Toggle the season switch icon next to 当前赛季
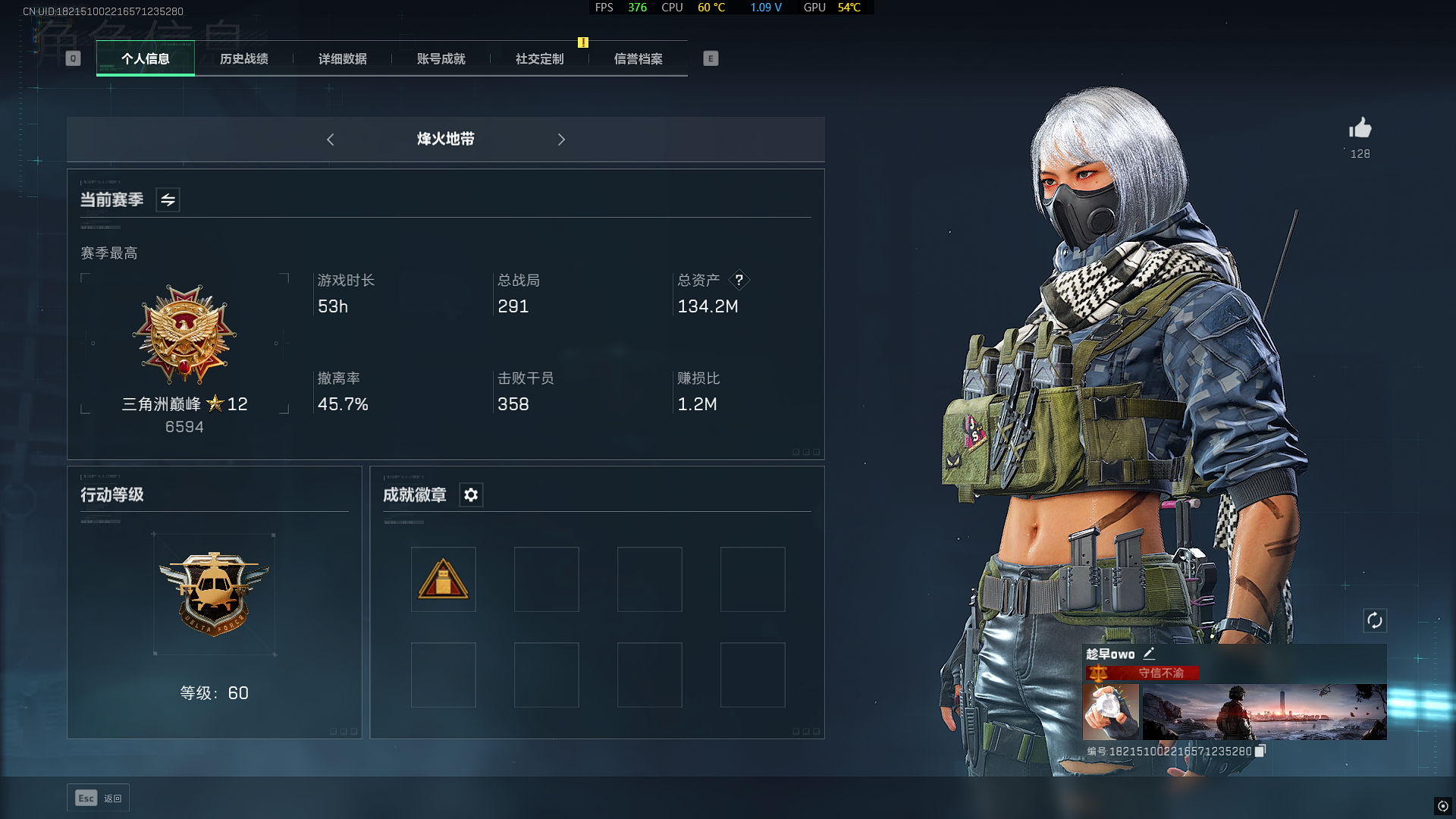 [168, 200]
